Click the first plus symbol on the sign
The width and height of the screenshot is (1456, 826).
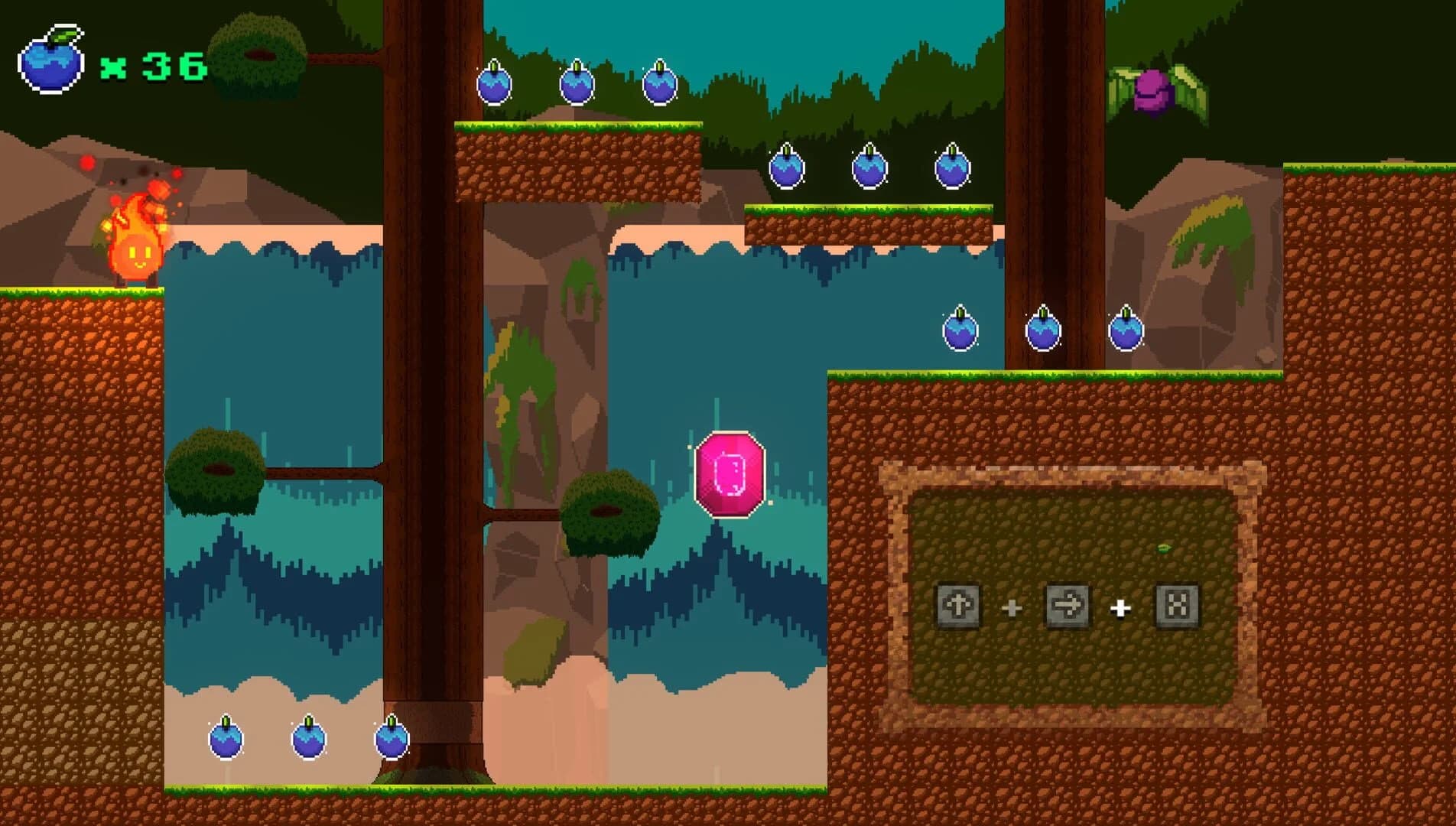1011,607
